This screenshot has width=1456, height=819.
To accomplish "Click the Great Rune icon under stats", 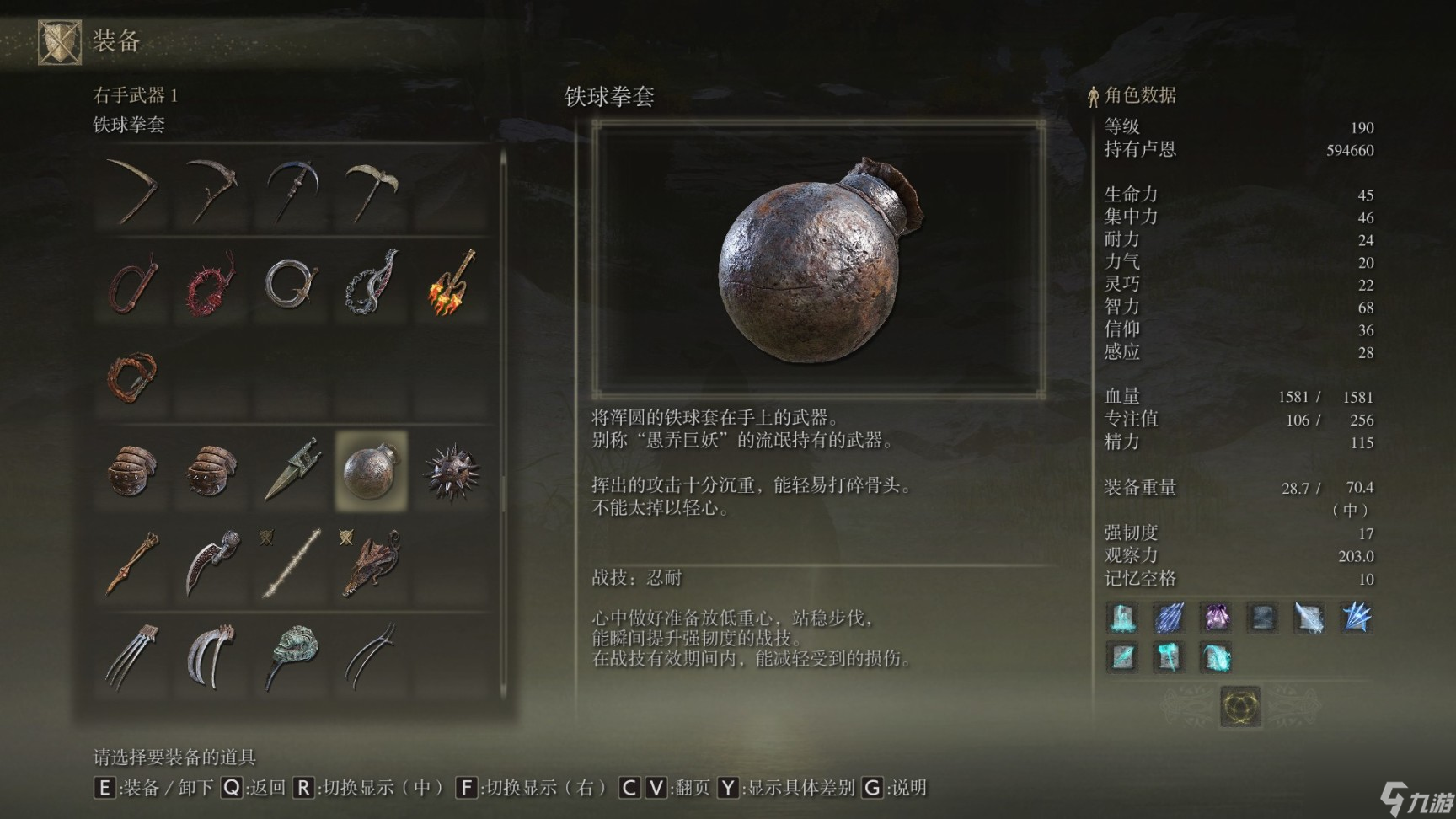I will tap(1240, 705).
